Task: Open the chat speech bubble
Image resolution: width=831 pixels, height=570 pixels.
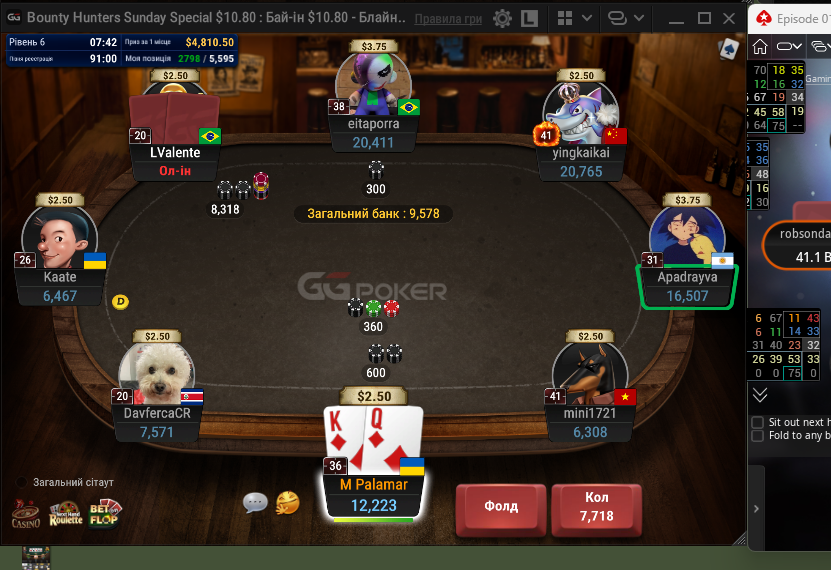Action: [x=255, y=502]
